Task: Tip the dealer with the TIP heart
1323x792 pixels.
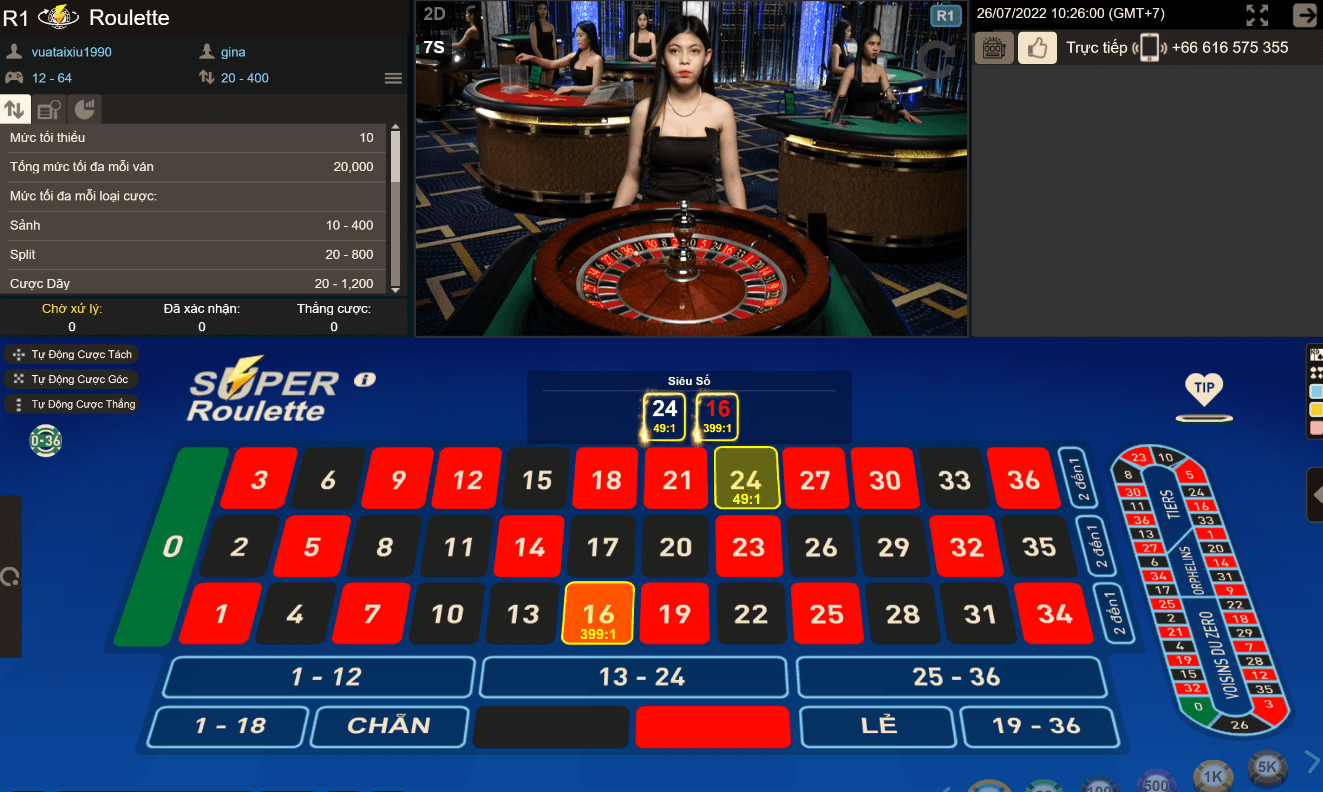Action: 1203,389
